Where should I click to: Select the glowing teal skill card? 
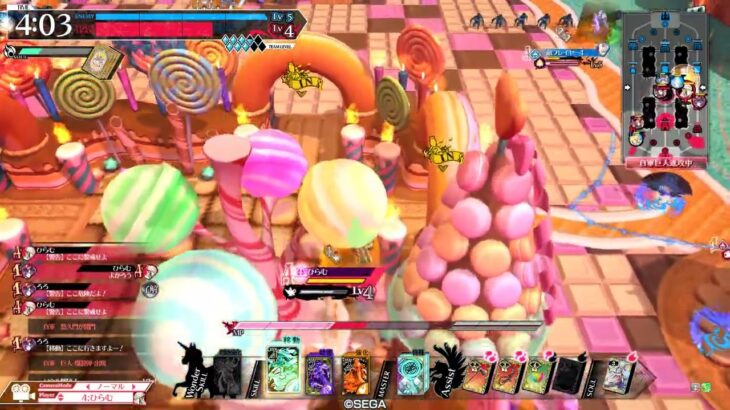[284, 370]
